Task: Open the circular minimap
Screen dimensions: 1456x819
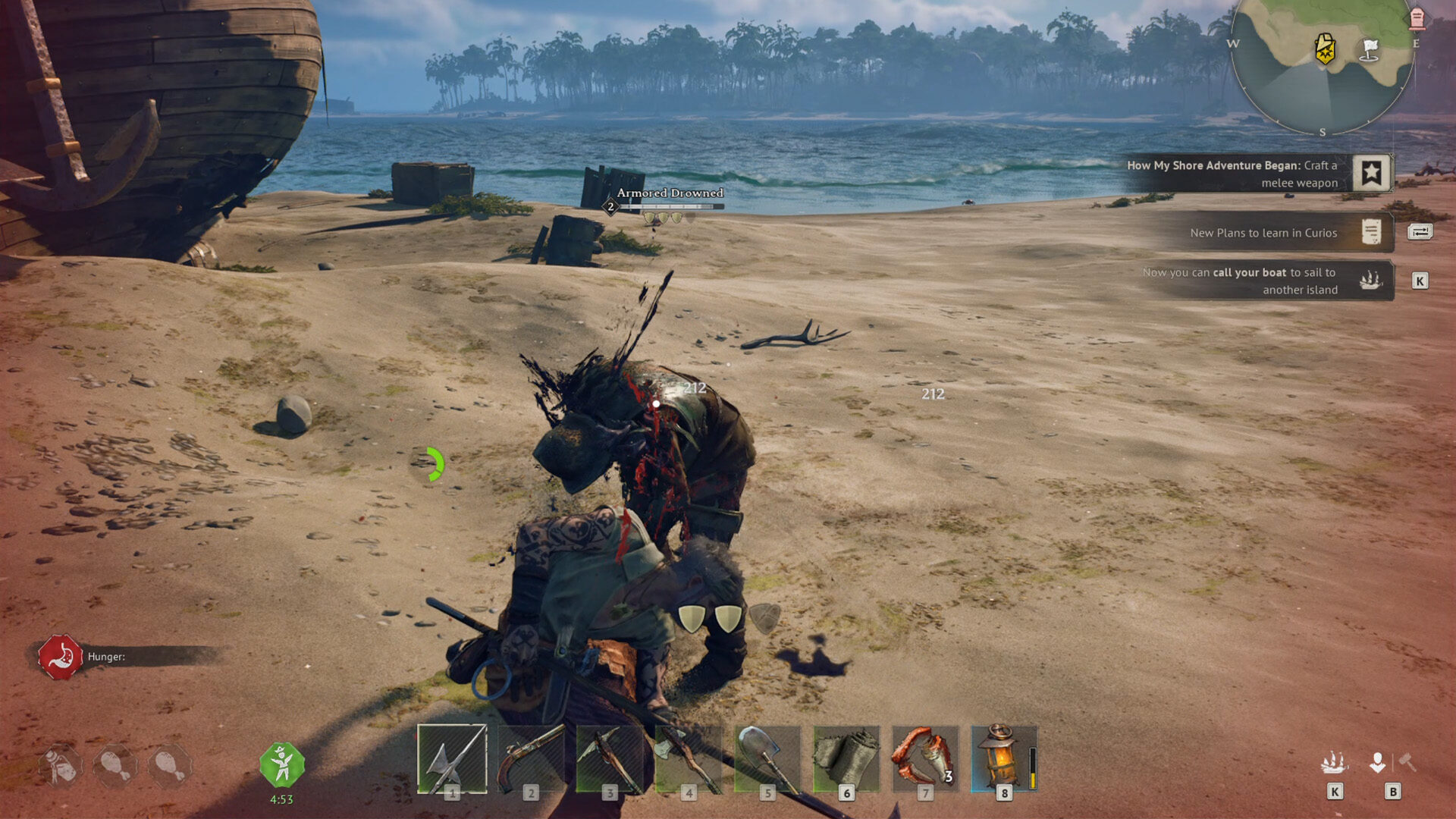Action: (x=1322, y=64)
